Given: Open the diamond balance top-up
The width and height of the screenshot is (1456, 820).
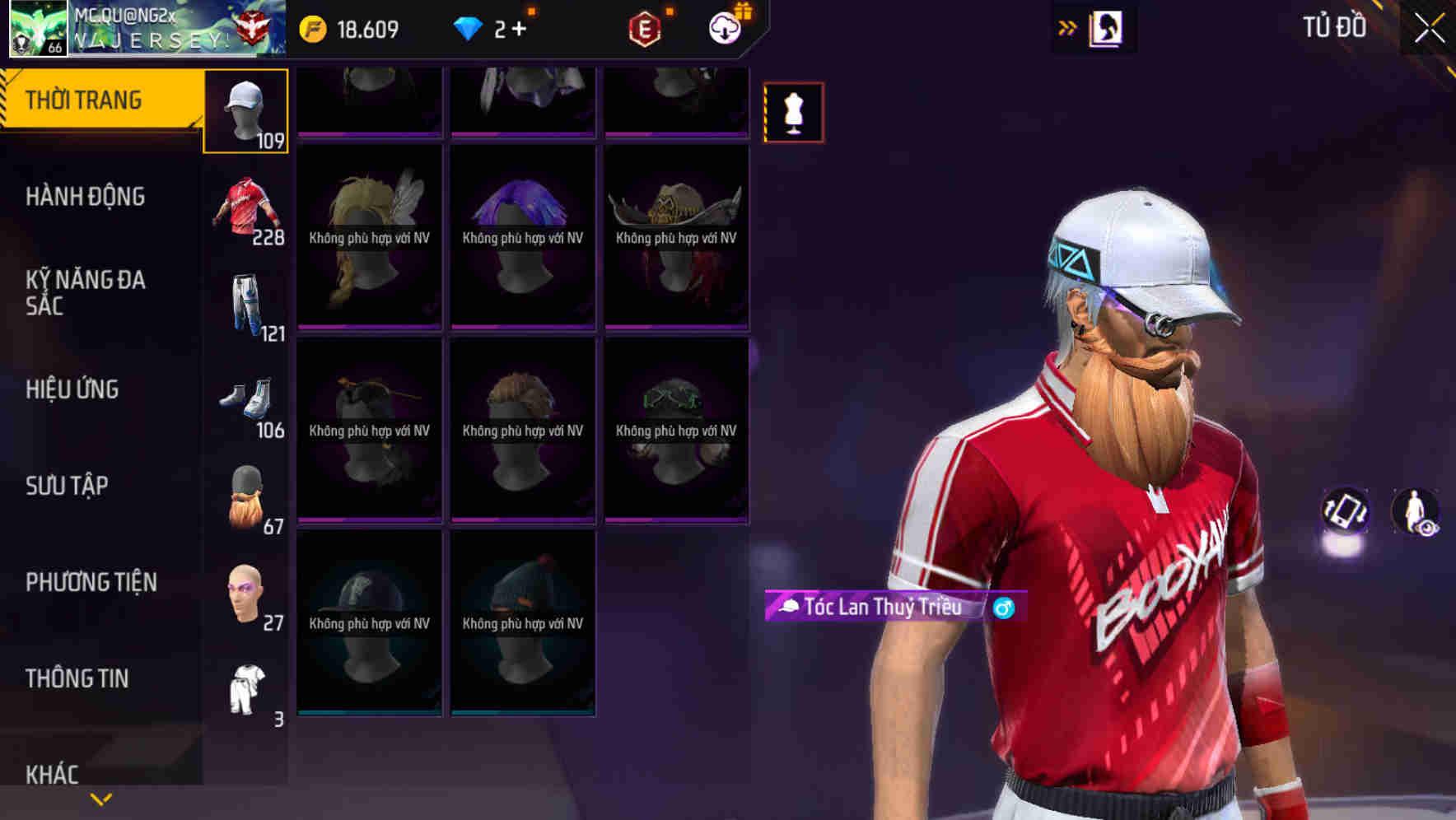Looking at the screenshot, I should [494, 28].
